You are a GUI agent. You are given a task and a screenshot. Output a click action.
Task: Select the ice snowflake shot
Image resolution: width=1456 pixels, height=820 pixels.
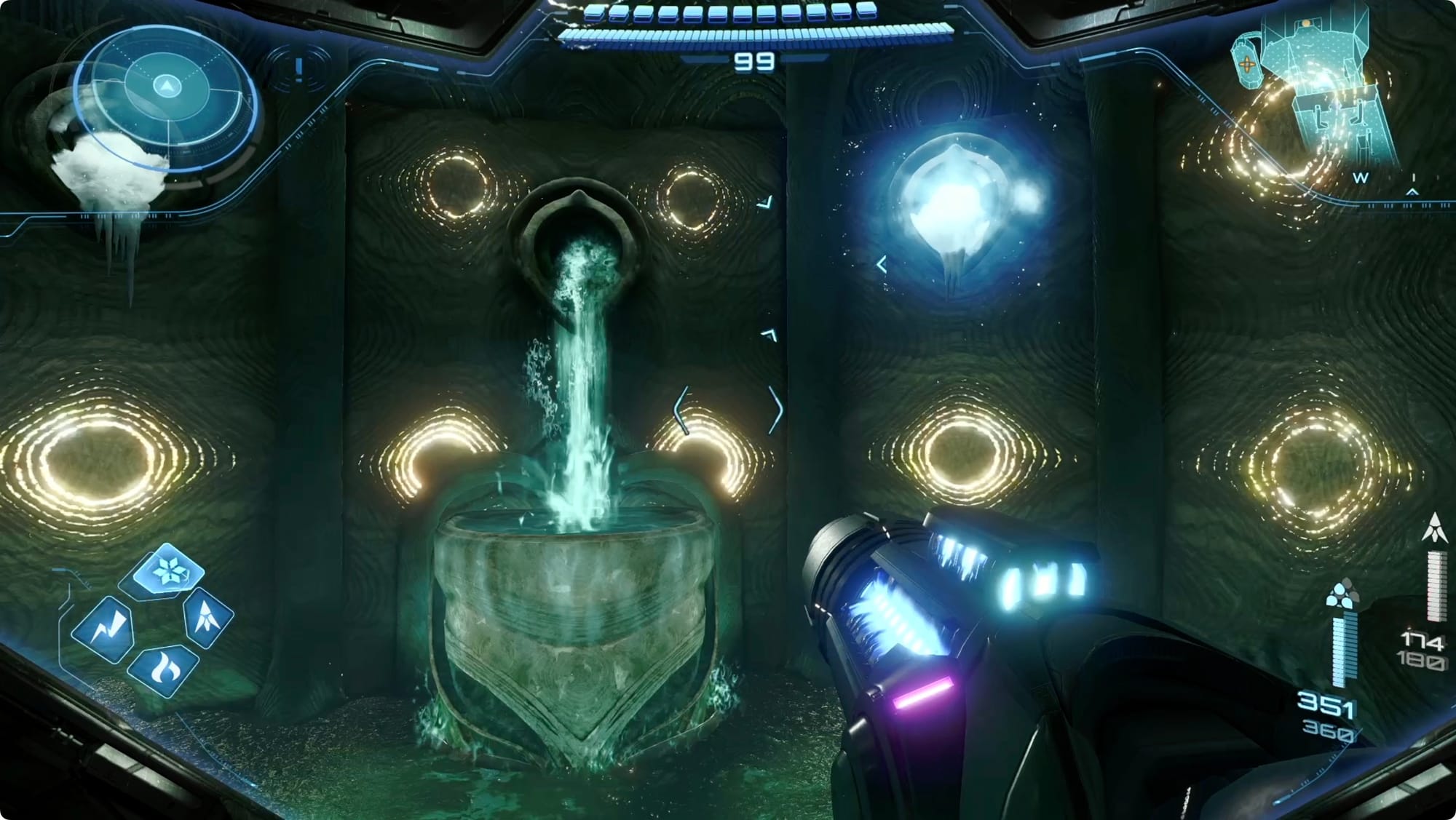click(170, 570)
